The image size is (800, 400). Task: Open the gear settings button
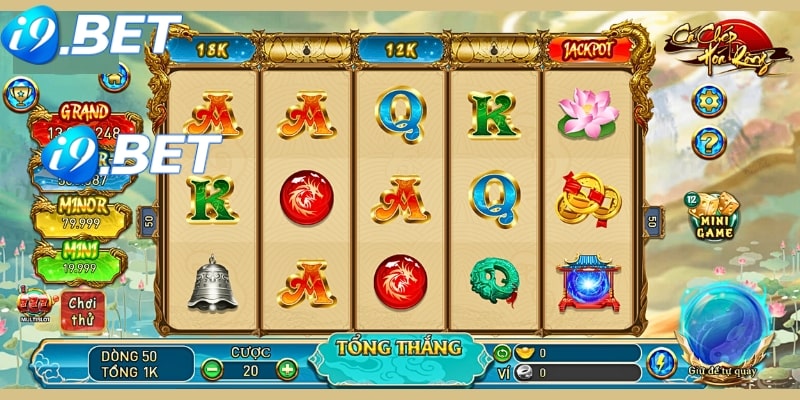pos(707,100)
